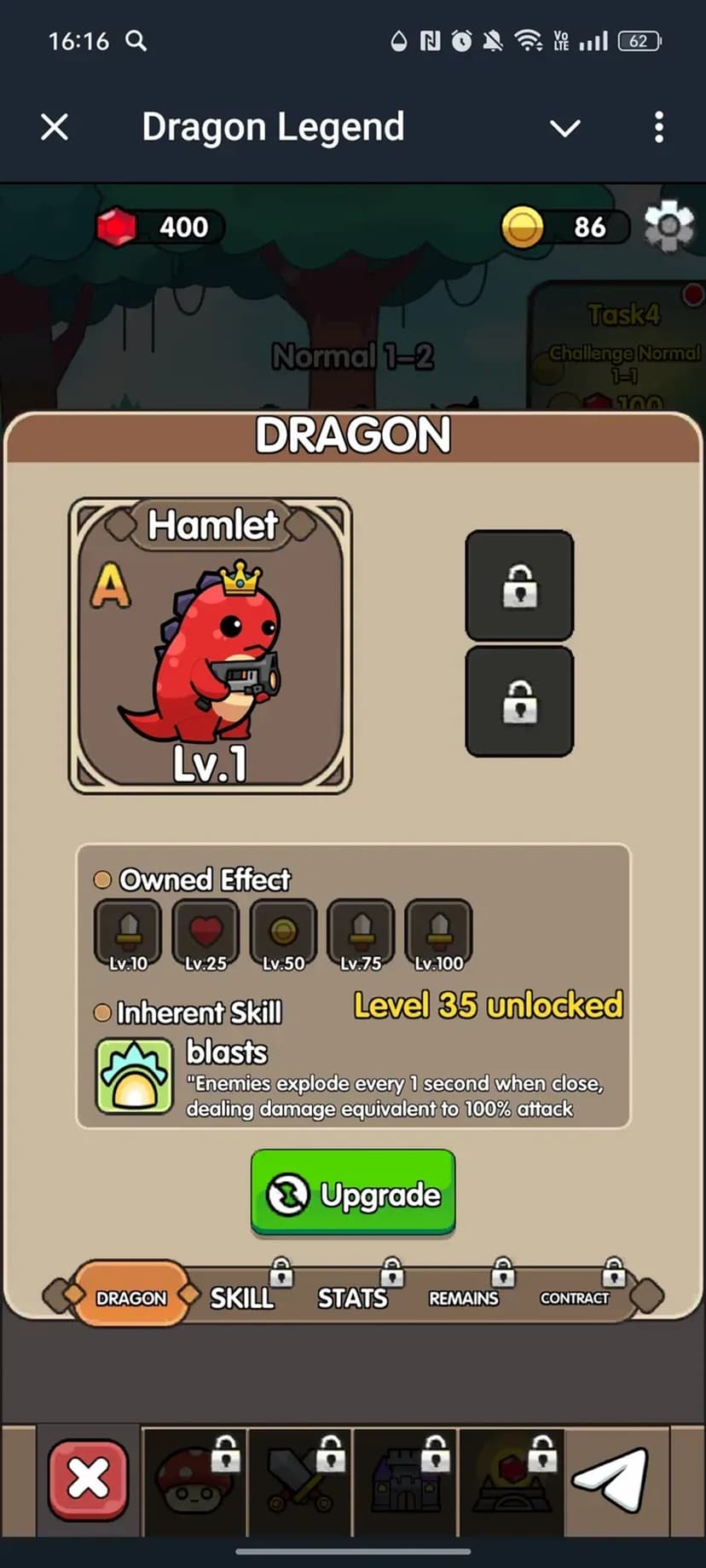Open the game settings gear
The image size is (706, 1568).
coord(668,227)
